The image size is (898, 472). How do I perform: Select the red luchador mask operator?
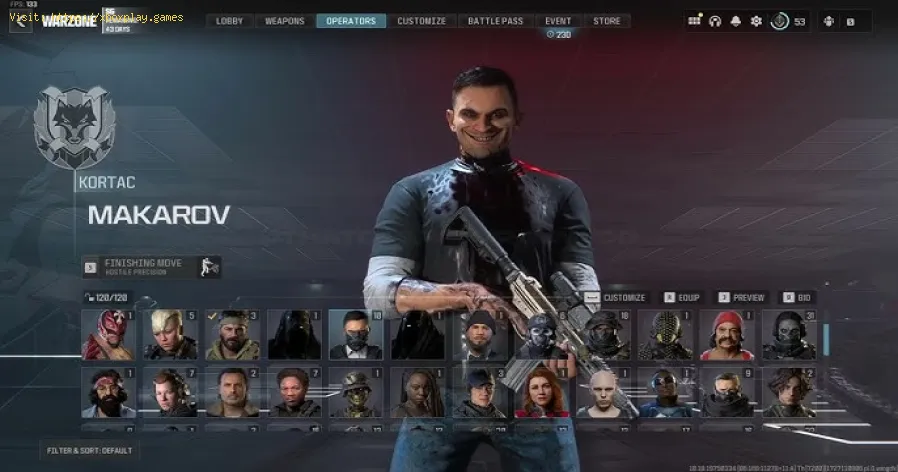tap(107, 335)
